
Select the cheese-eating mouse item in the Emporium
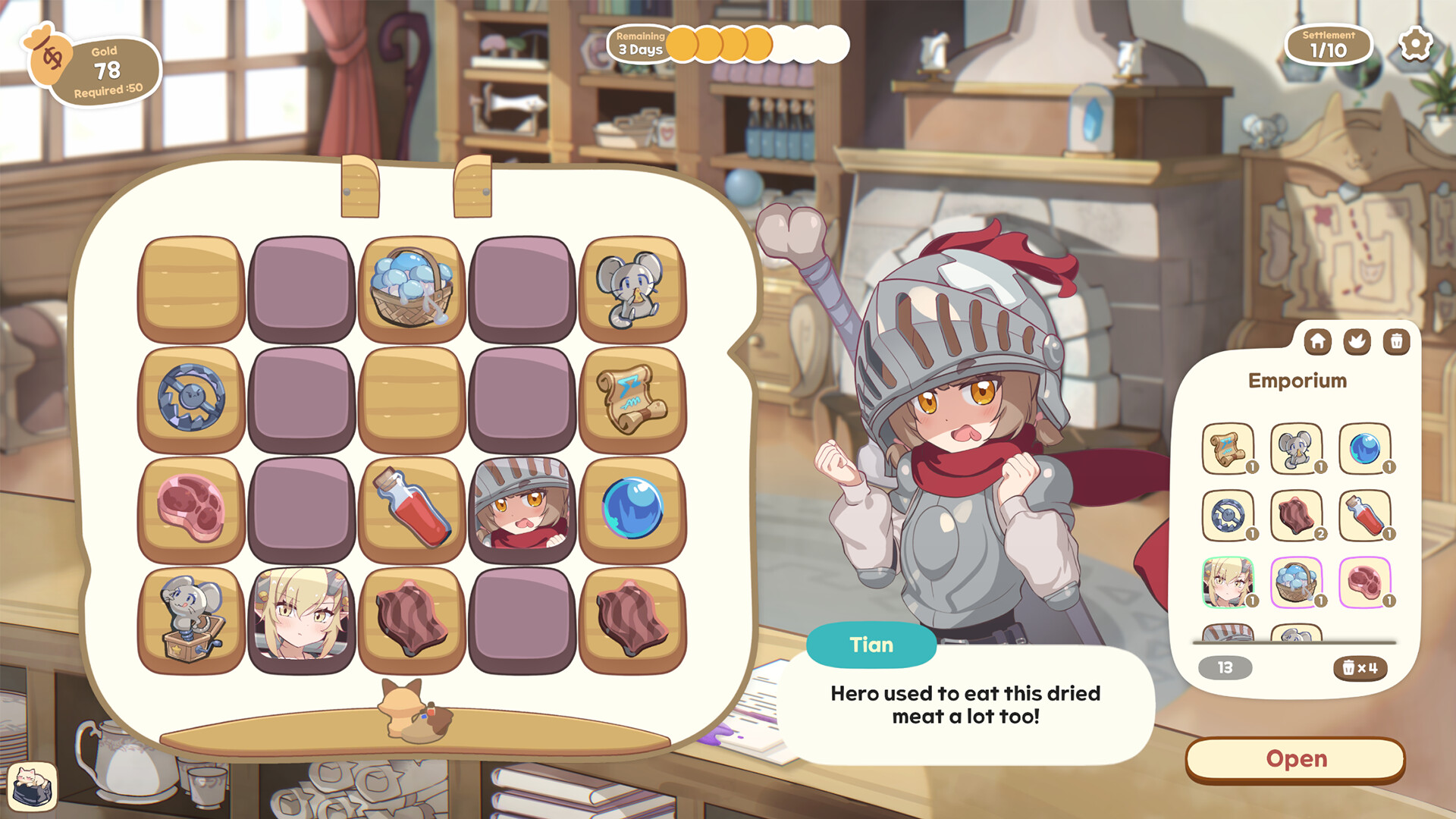1297,448
